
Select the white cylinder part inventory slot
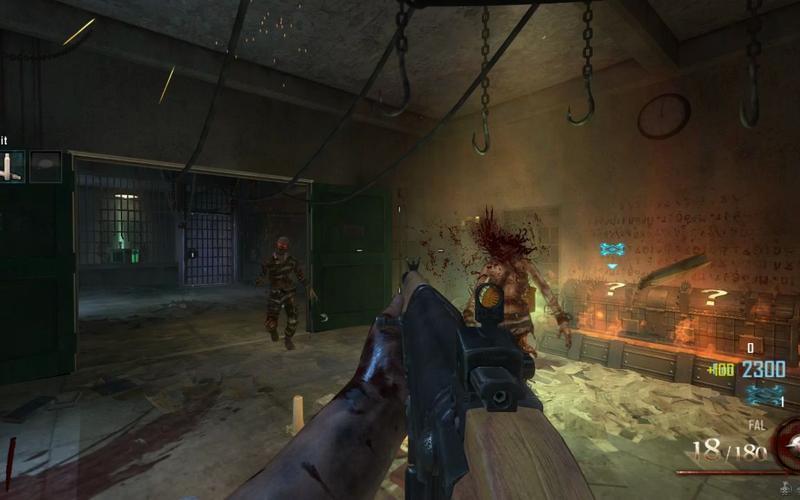click(12, 167)
